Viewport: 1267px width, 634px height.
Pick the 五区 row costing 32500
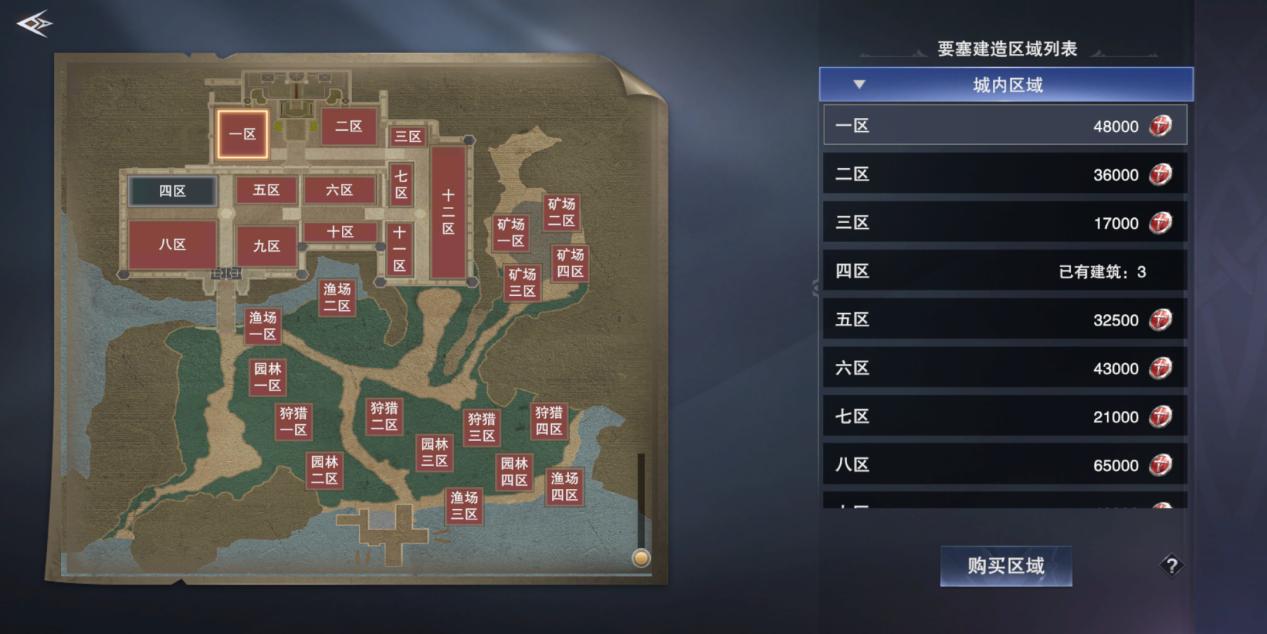[1005, 320]
